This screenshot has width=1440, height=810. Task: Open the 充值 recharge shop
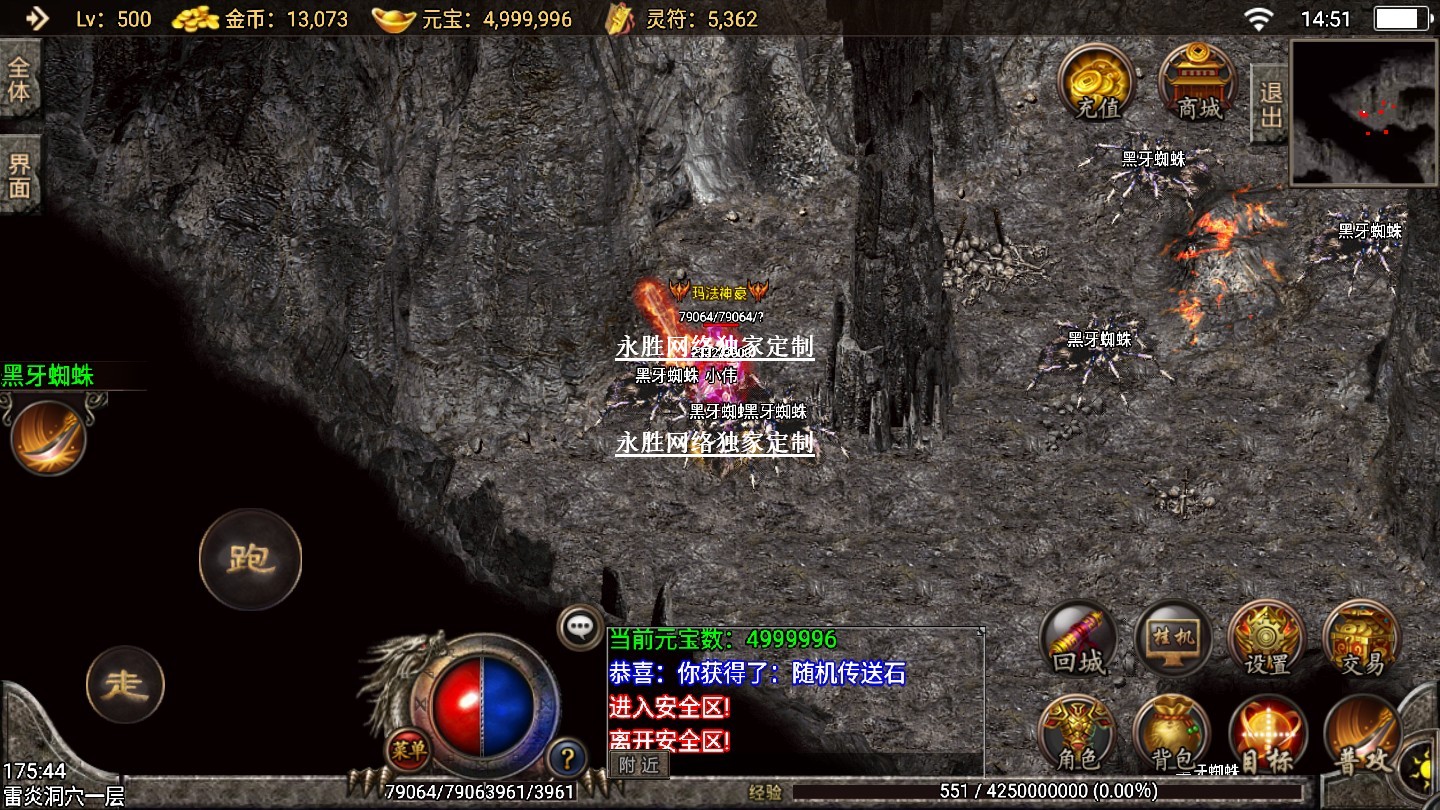point(1097,81)
